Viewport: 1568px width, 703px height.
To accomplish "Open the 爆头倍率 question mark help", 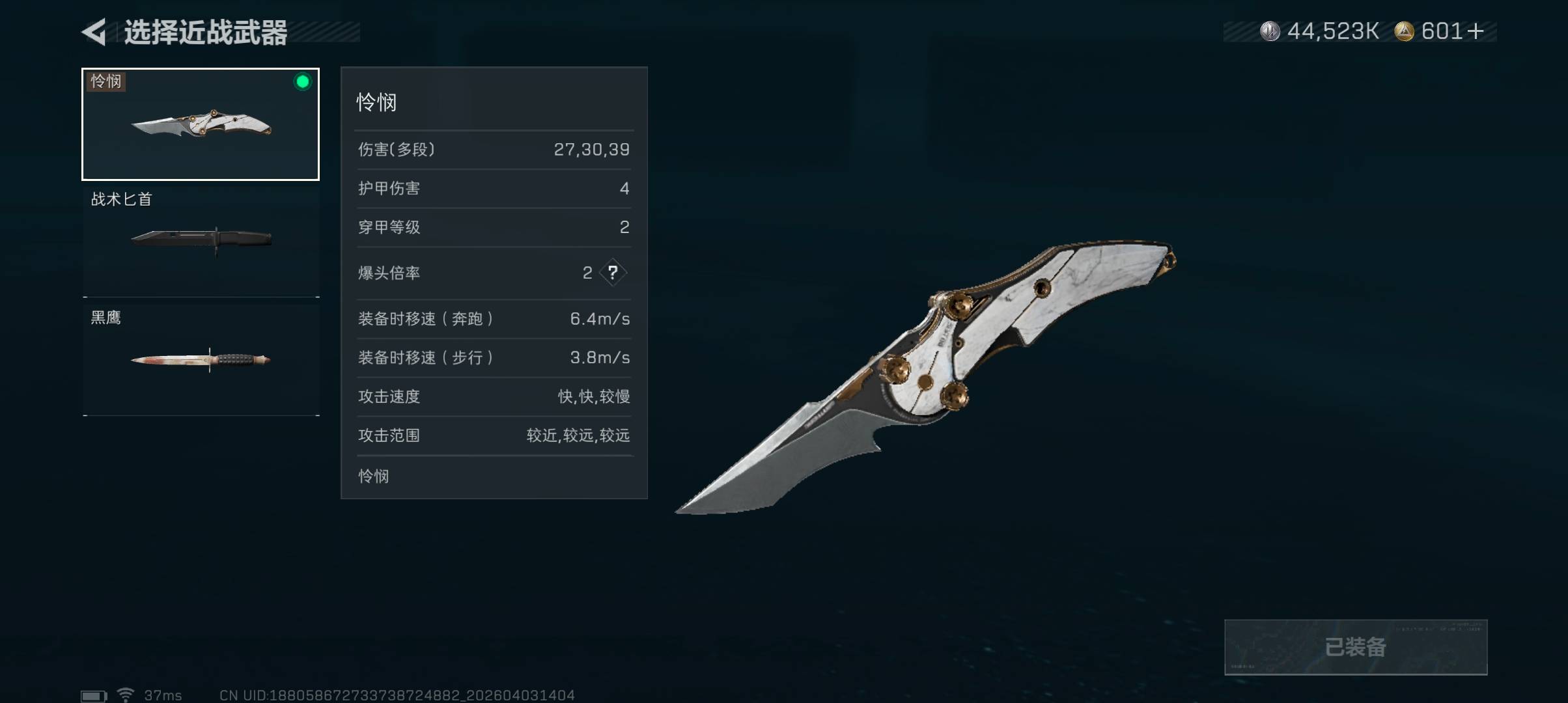I will click(613, 273).
